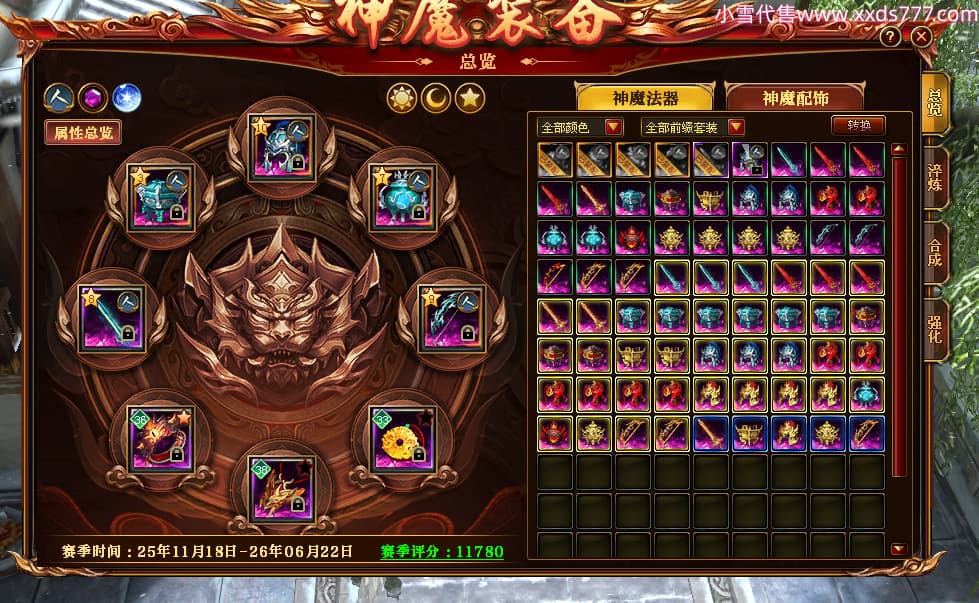
Task: Click the purple gem round icon
Action: [x=93, y=97]
